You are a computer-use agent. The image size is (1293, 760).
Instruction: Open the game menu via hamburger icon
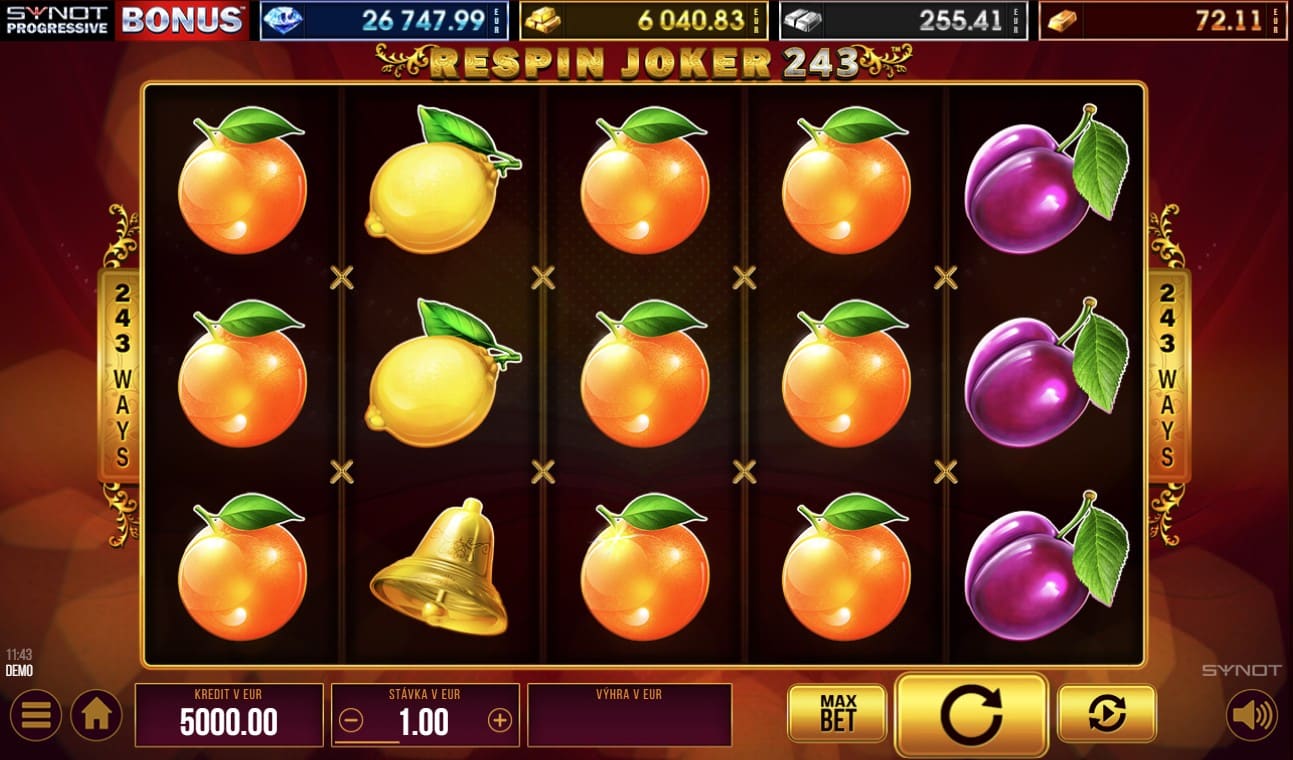click(38, 716)
